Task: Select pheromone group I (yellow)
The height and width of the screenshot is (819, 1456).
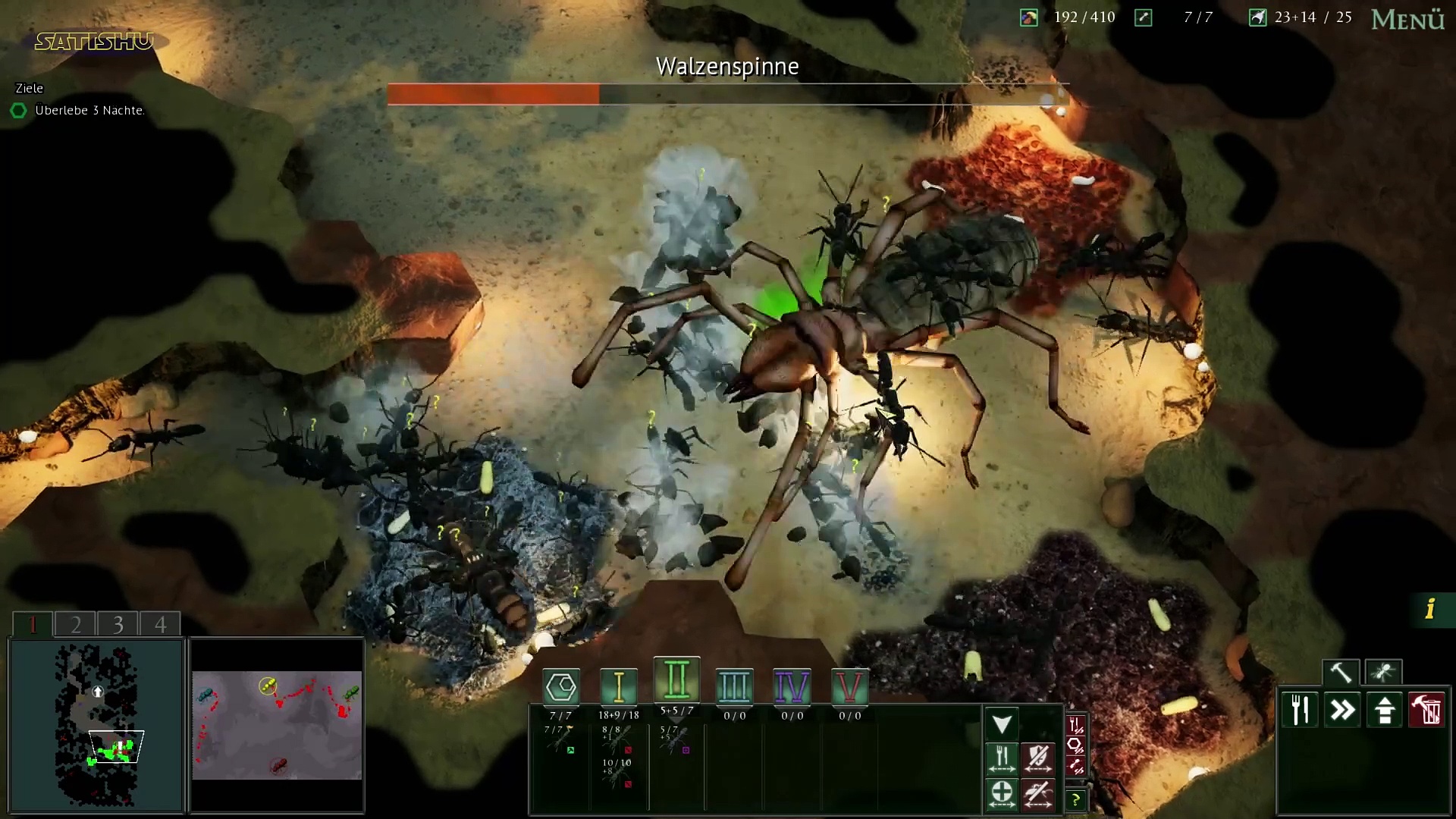Action: click(x=619, y=687)
